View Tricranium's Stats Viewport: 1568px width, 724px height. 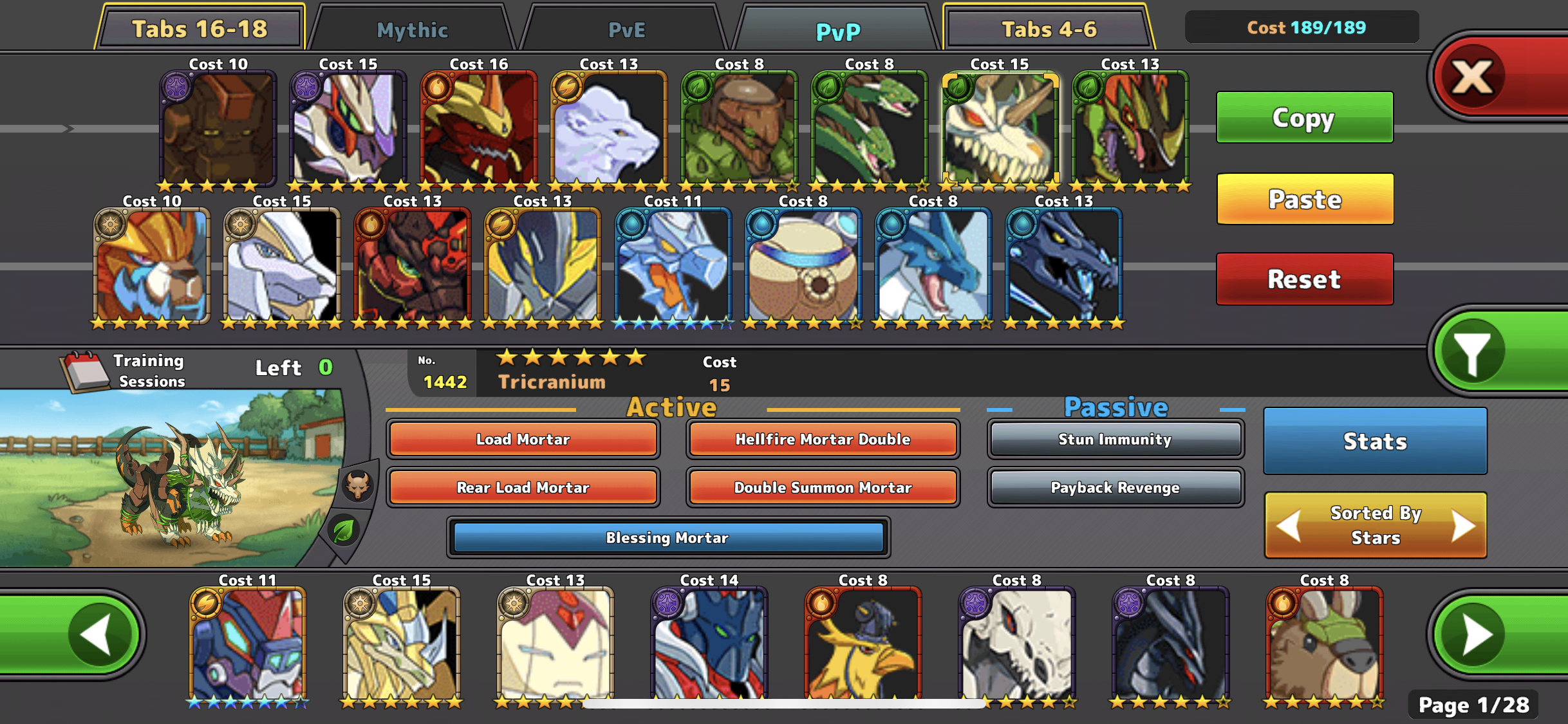click(x=1375, y=441)
